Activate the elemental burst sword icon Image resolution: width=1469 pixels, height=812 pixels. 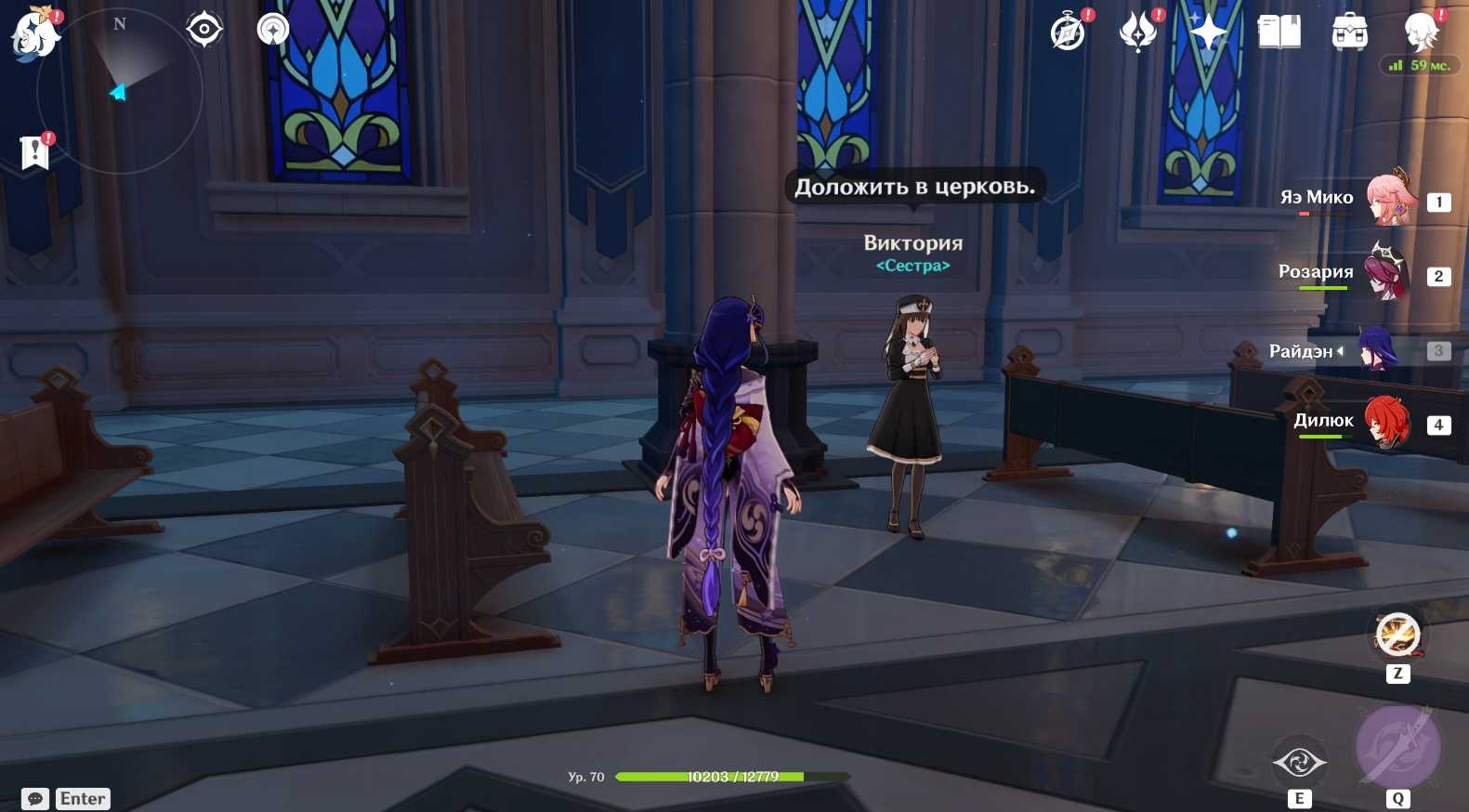[x=1397, y=747]
